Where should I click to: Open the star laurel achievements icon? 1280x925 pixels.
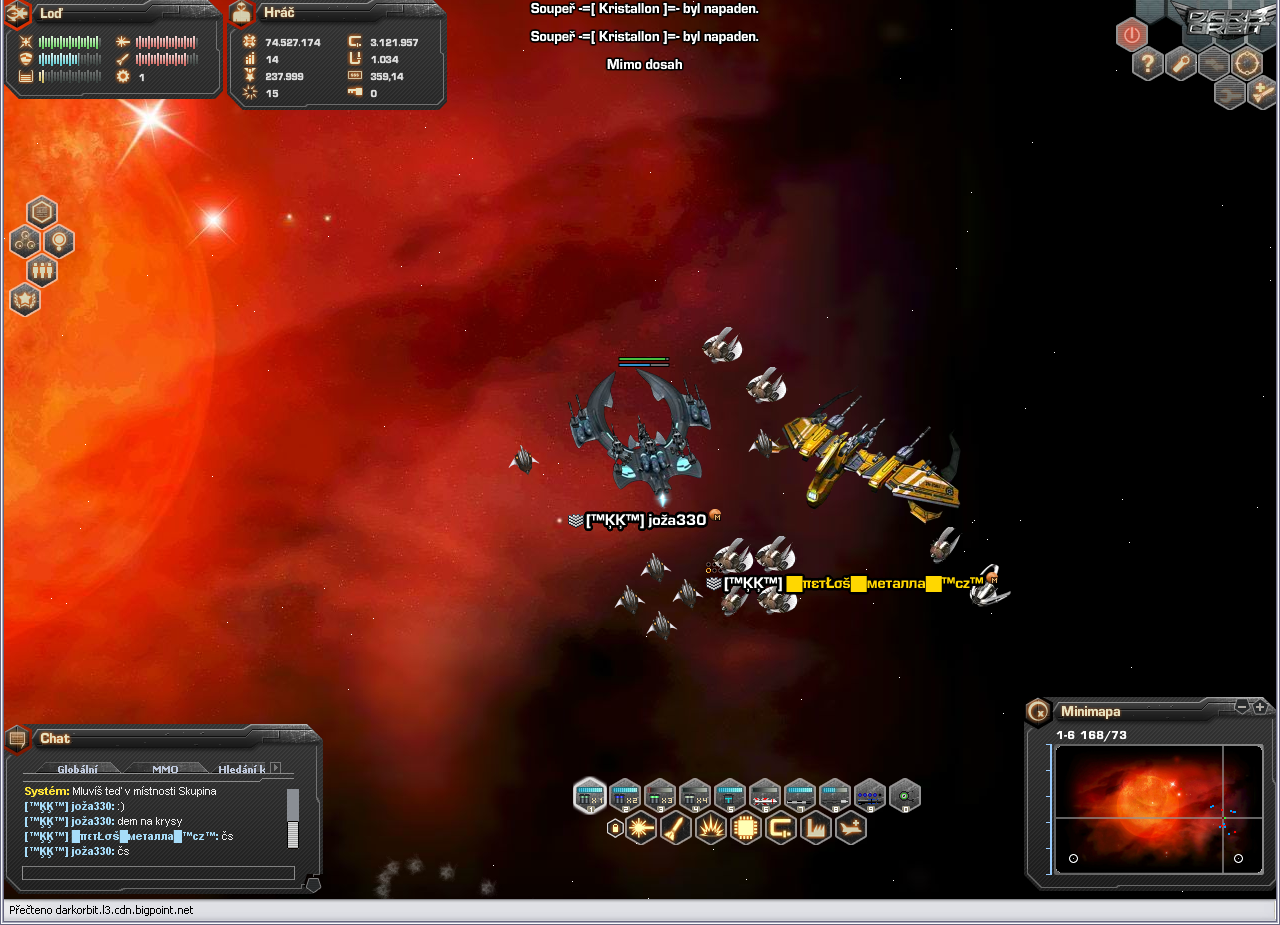click(x=24, y=299)
